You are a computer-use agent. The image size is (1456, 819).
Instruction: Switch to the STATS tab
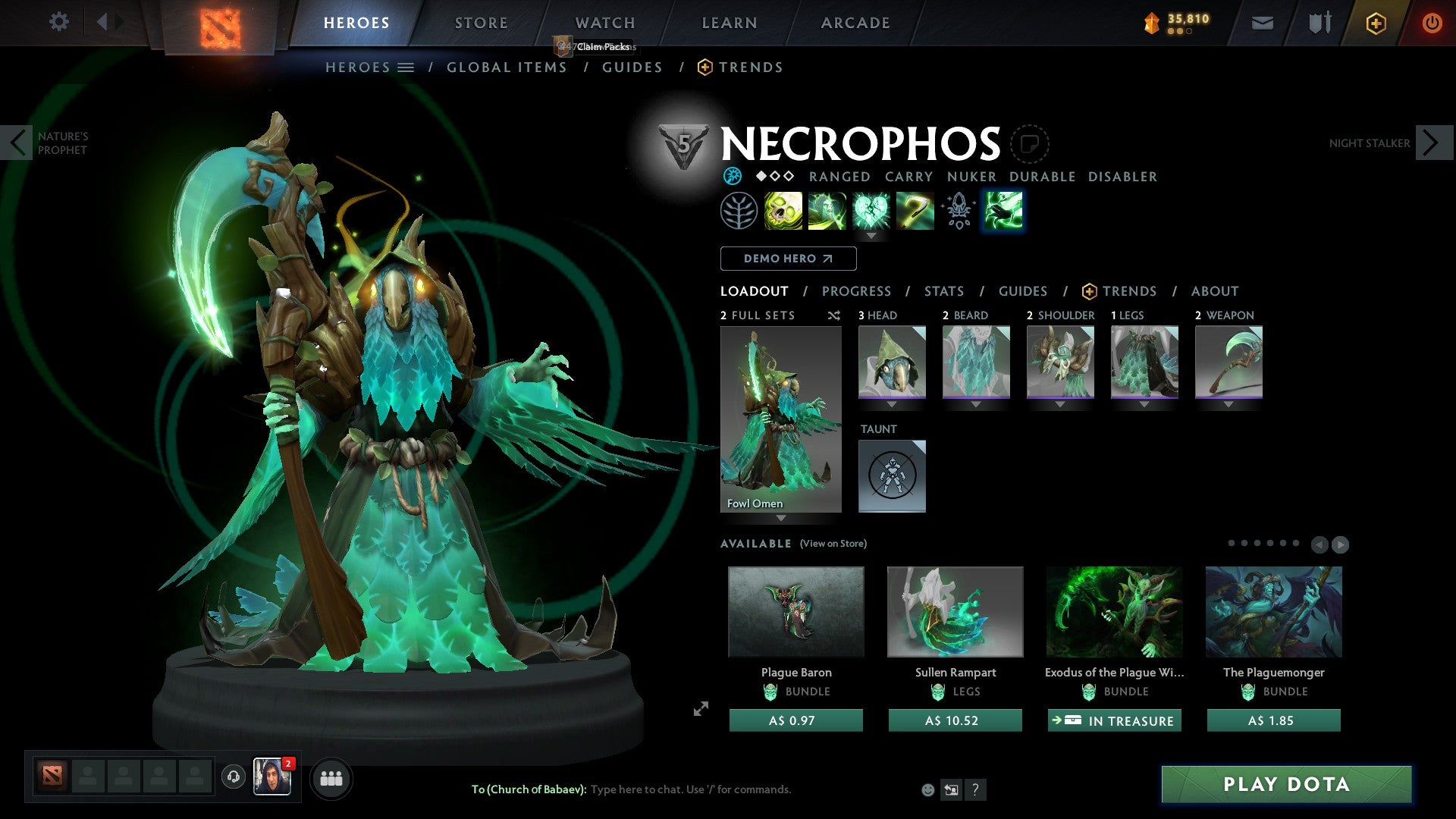click(x=943, y=291)
